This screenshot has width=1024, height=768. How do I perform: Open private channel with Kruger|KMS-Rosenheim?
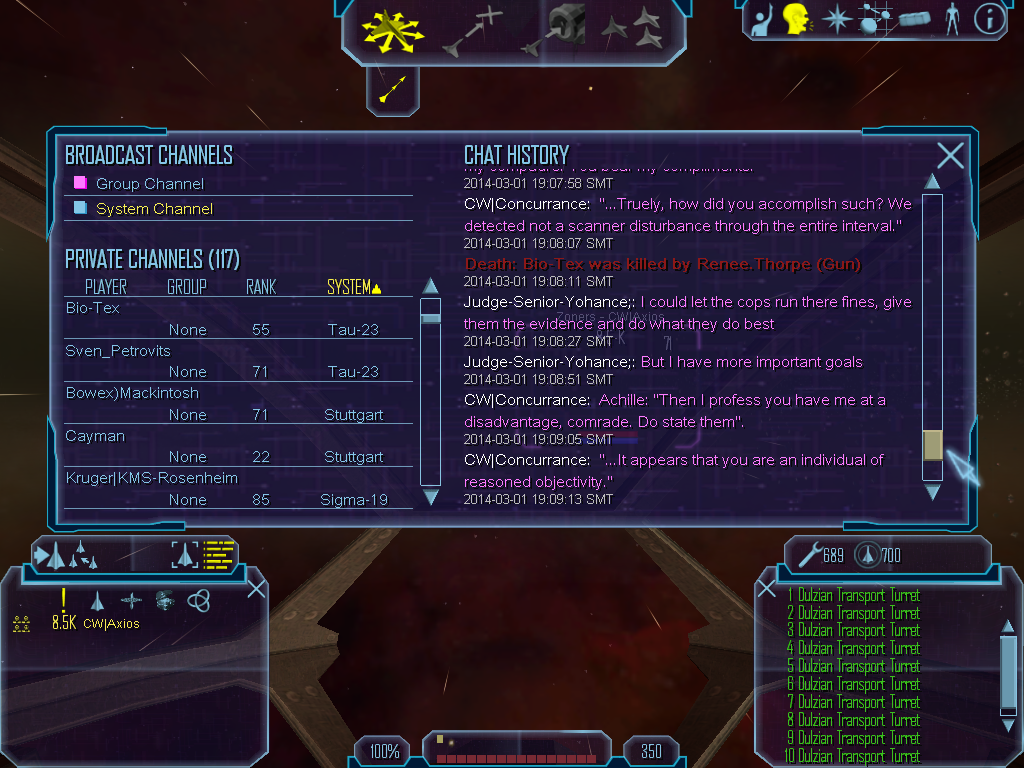pyautogui.click(x=152, y=478)
